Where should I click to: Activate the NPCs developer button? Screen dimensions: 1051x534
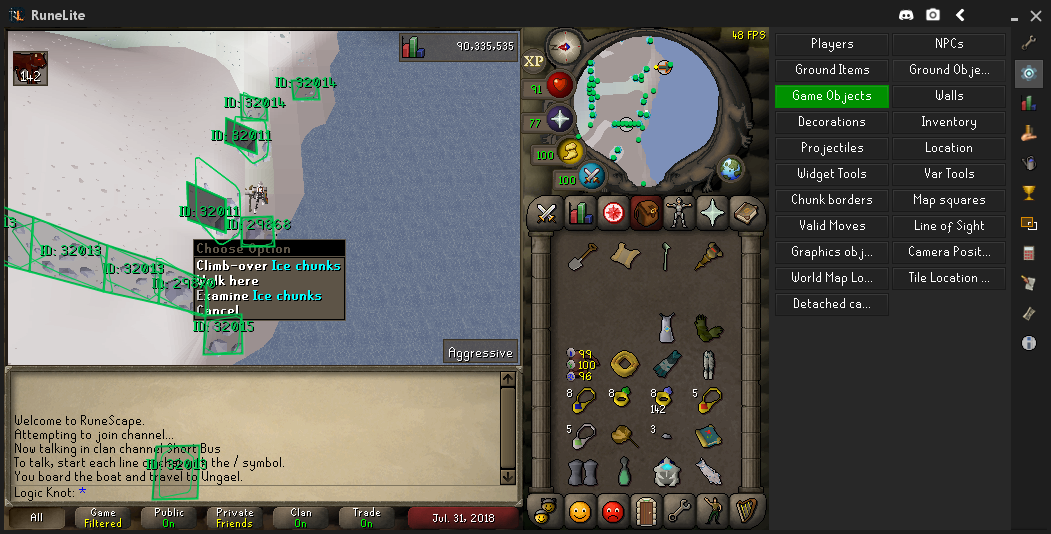(x=948, y=44)
